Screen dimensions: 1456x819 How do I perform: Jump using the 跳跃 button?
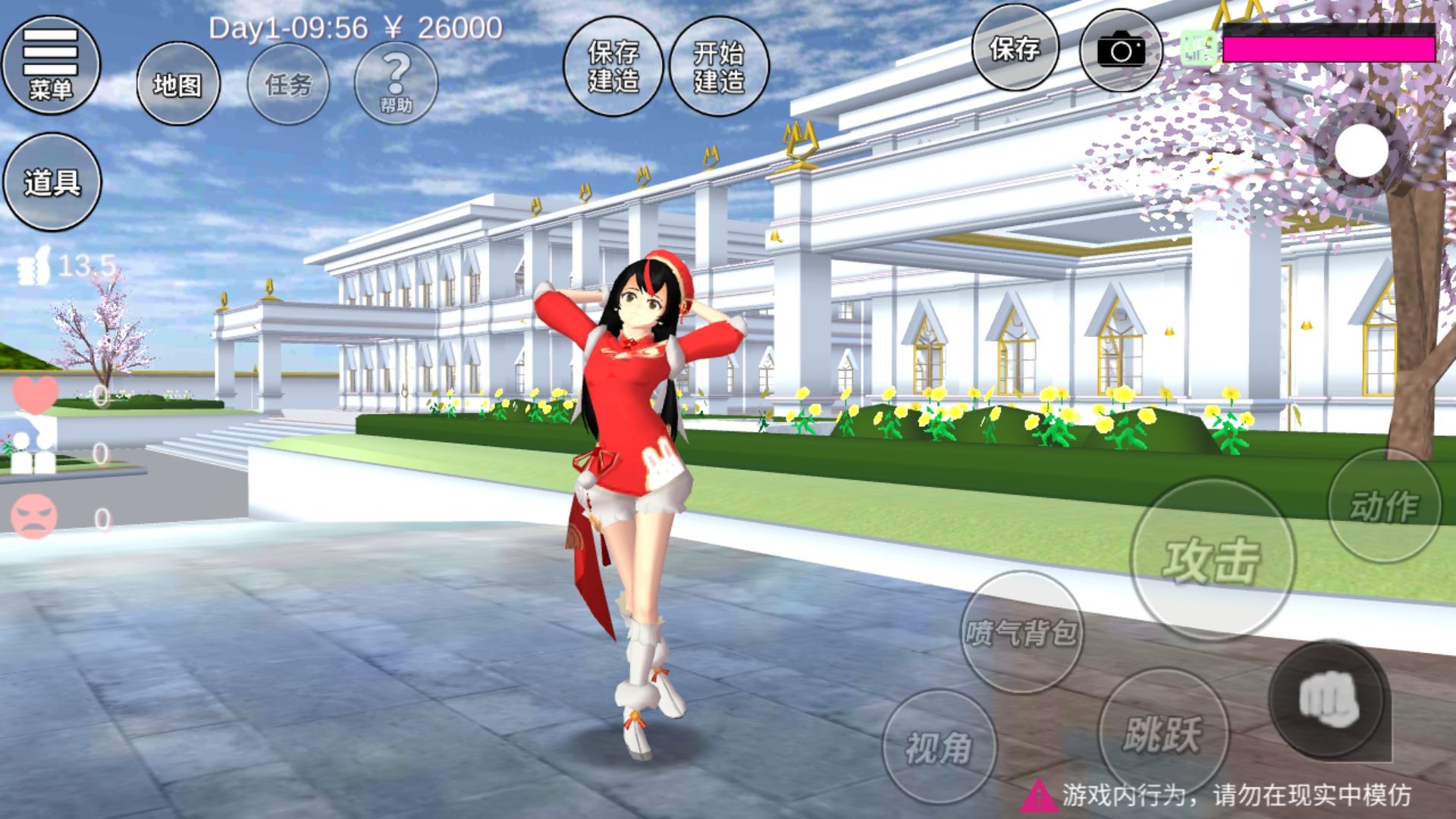coord(1163,733)
